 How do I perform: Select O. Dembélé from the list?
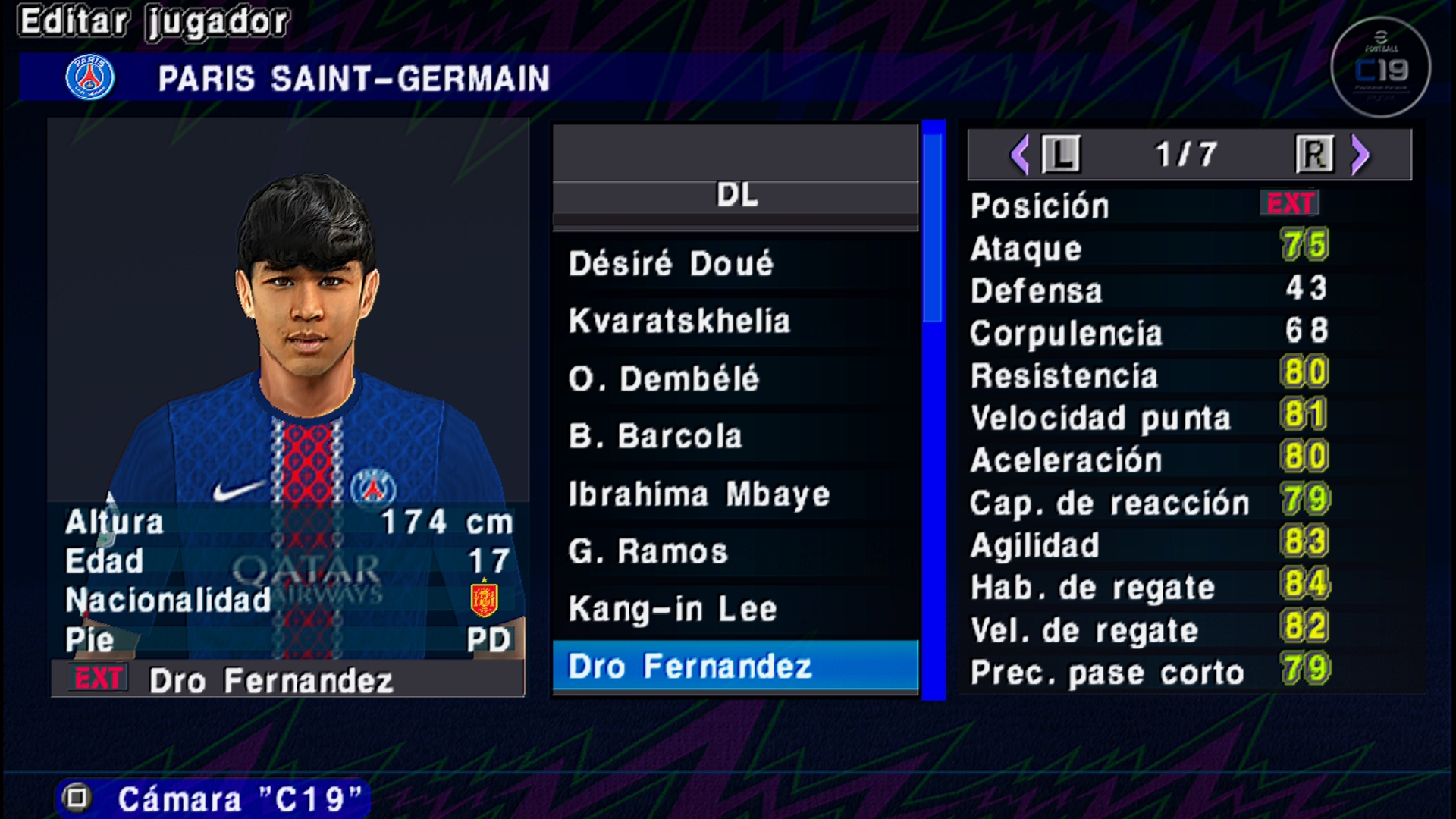(734, 378)
